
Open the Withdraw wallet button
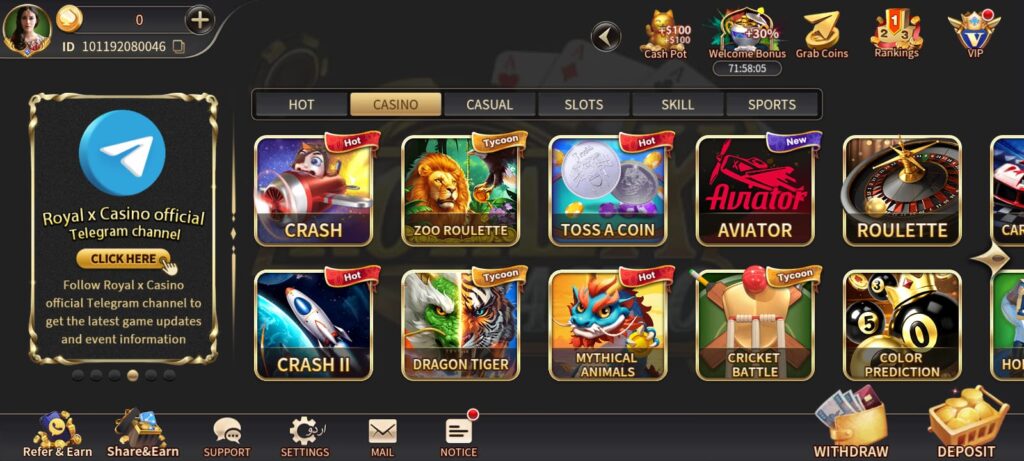[851, 426]
